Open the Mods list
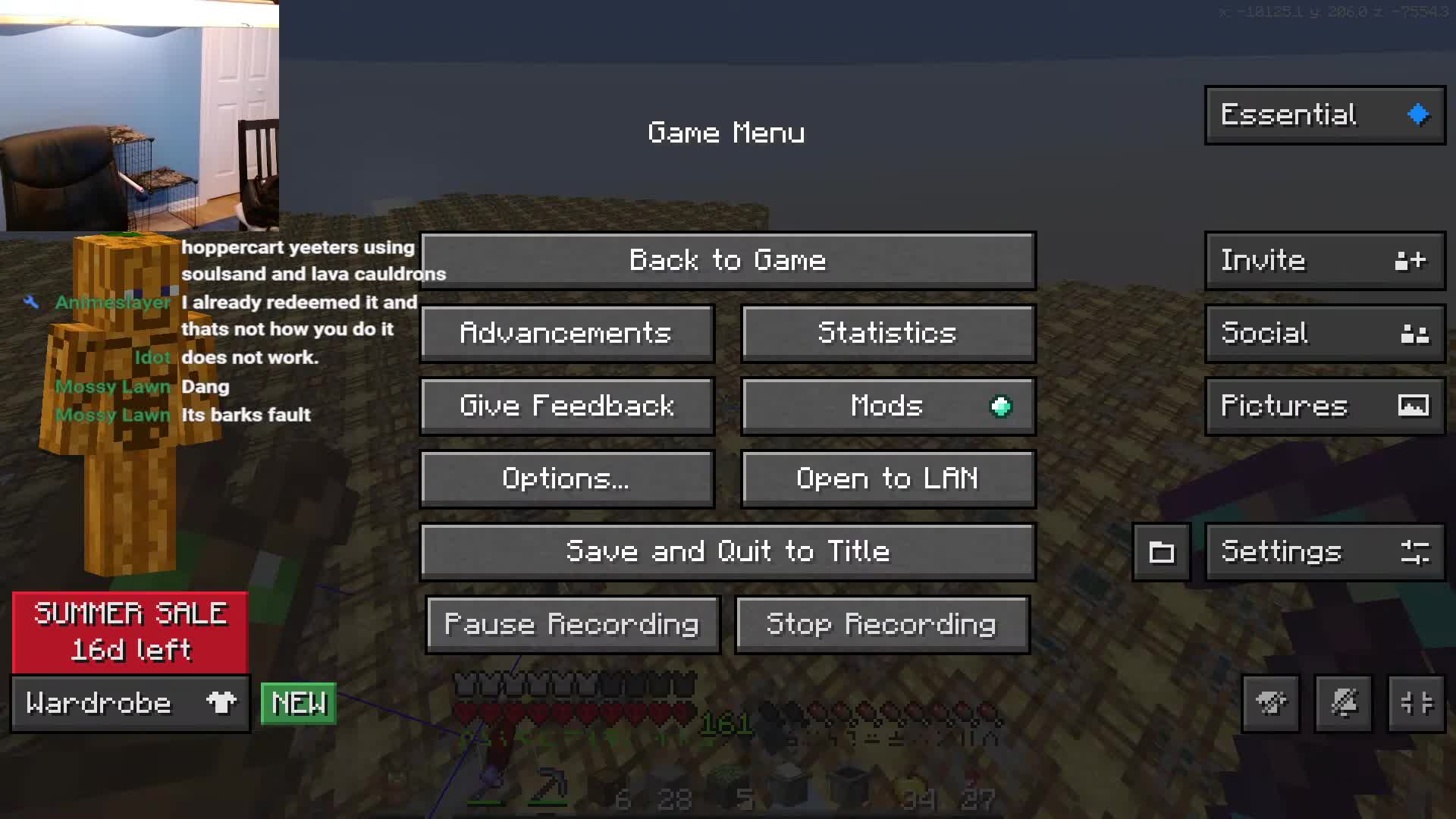The width and height of the screenshot is (1456, 819). pyautogui.click(x=886, y=406)
